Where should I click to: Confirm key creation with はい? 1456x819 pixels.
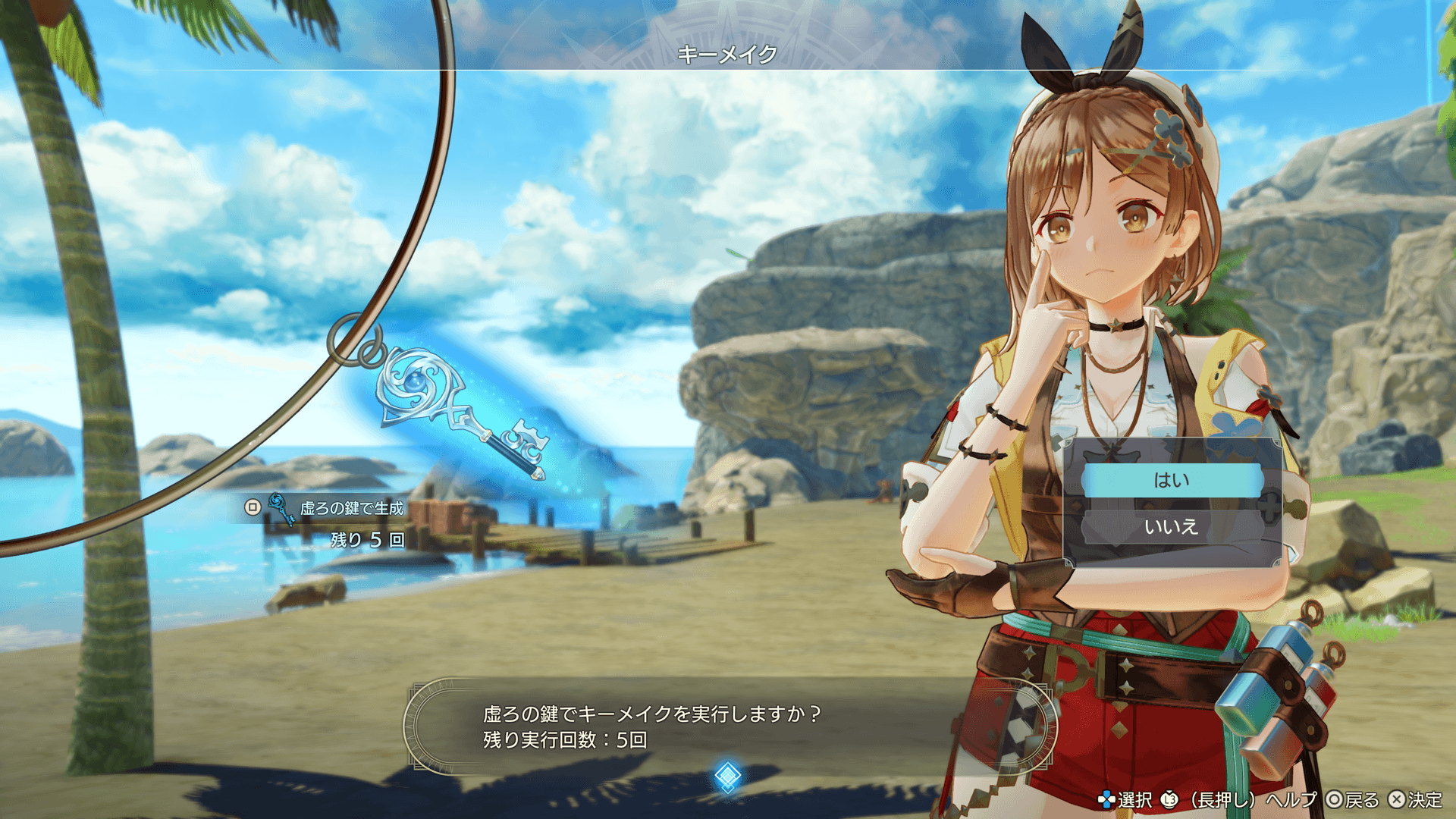tap(1172, 481)
